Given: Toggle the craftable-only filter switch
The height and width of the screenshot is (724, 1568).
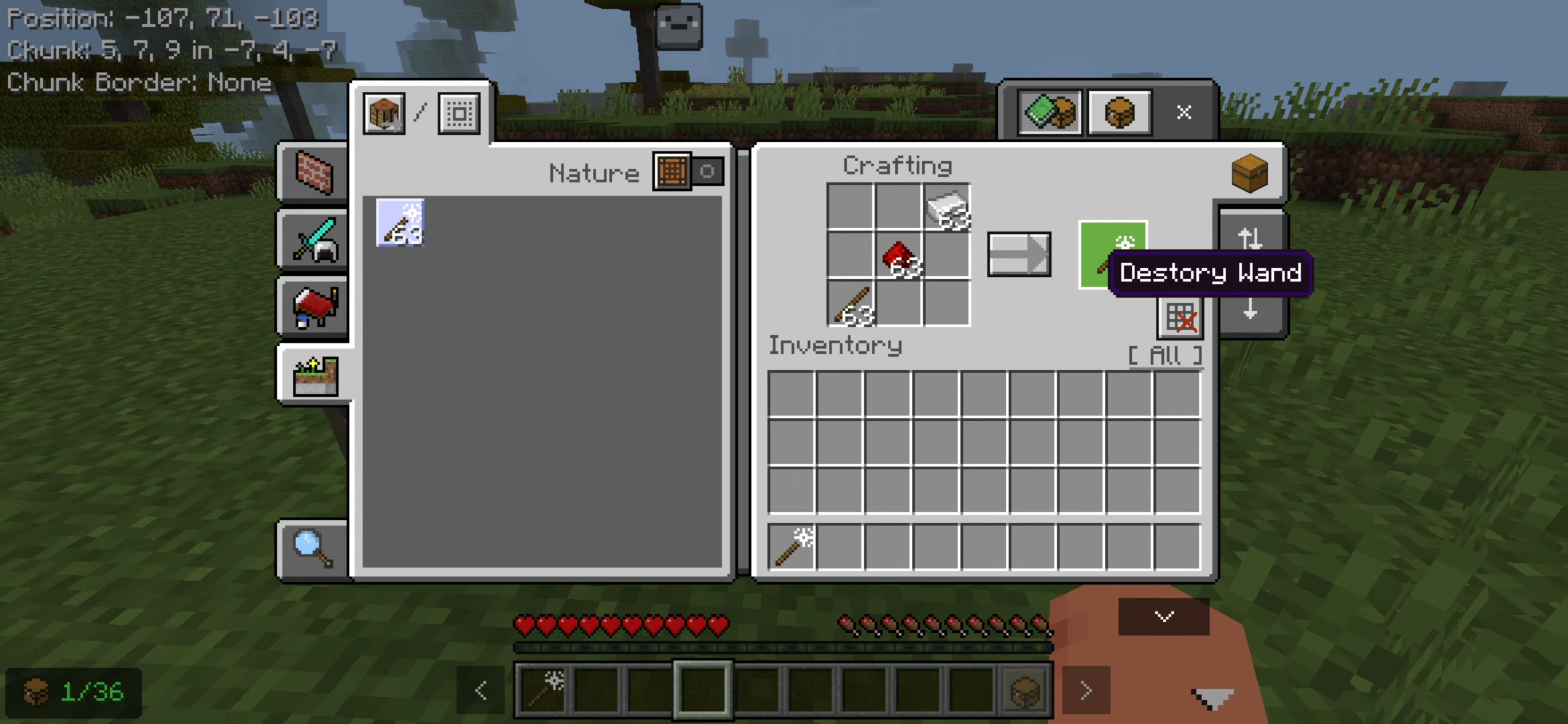Looking at the screenshot, I should (689, 172).
